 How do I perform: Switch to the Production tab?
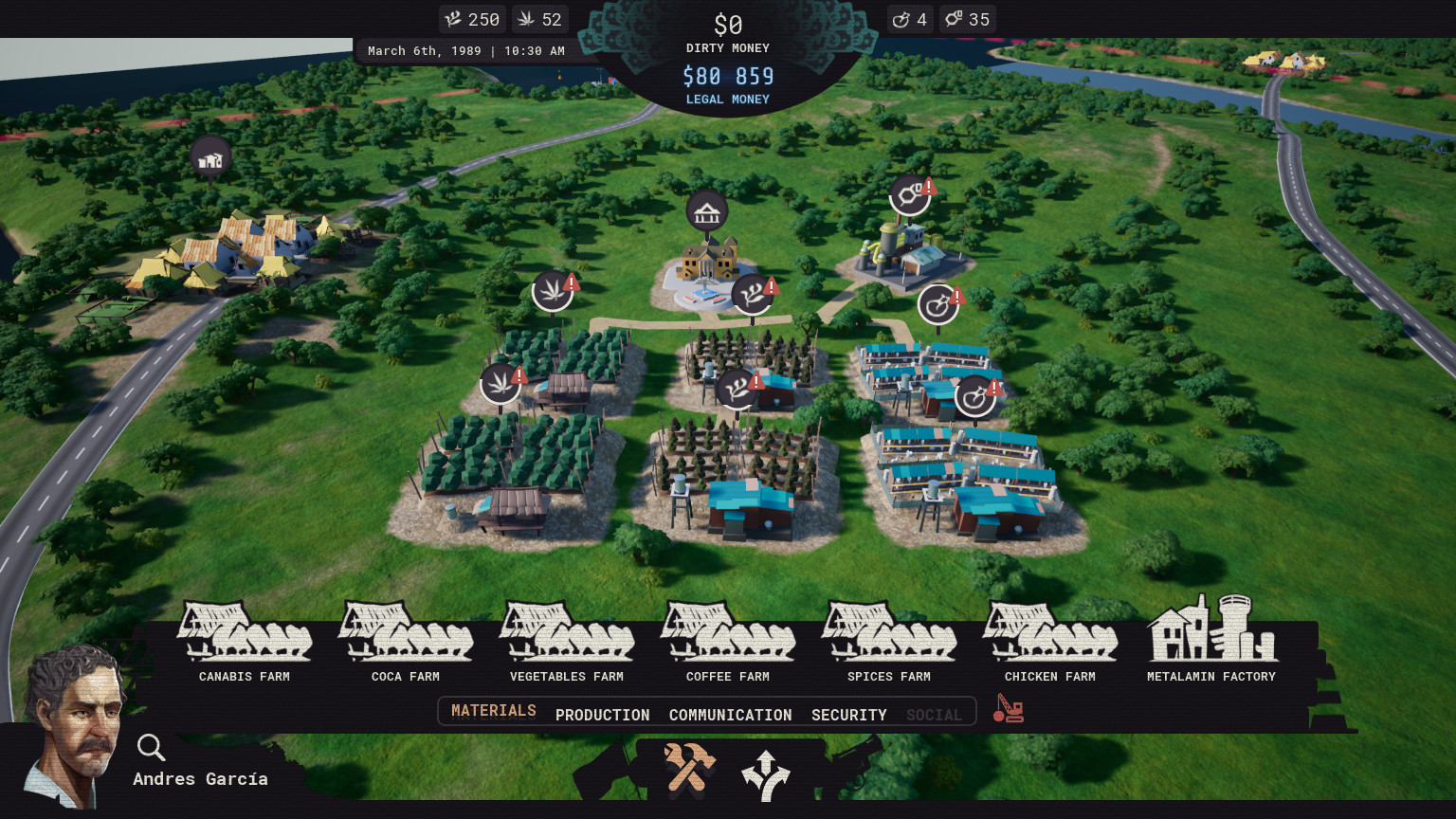click(x=602, y=714)
